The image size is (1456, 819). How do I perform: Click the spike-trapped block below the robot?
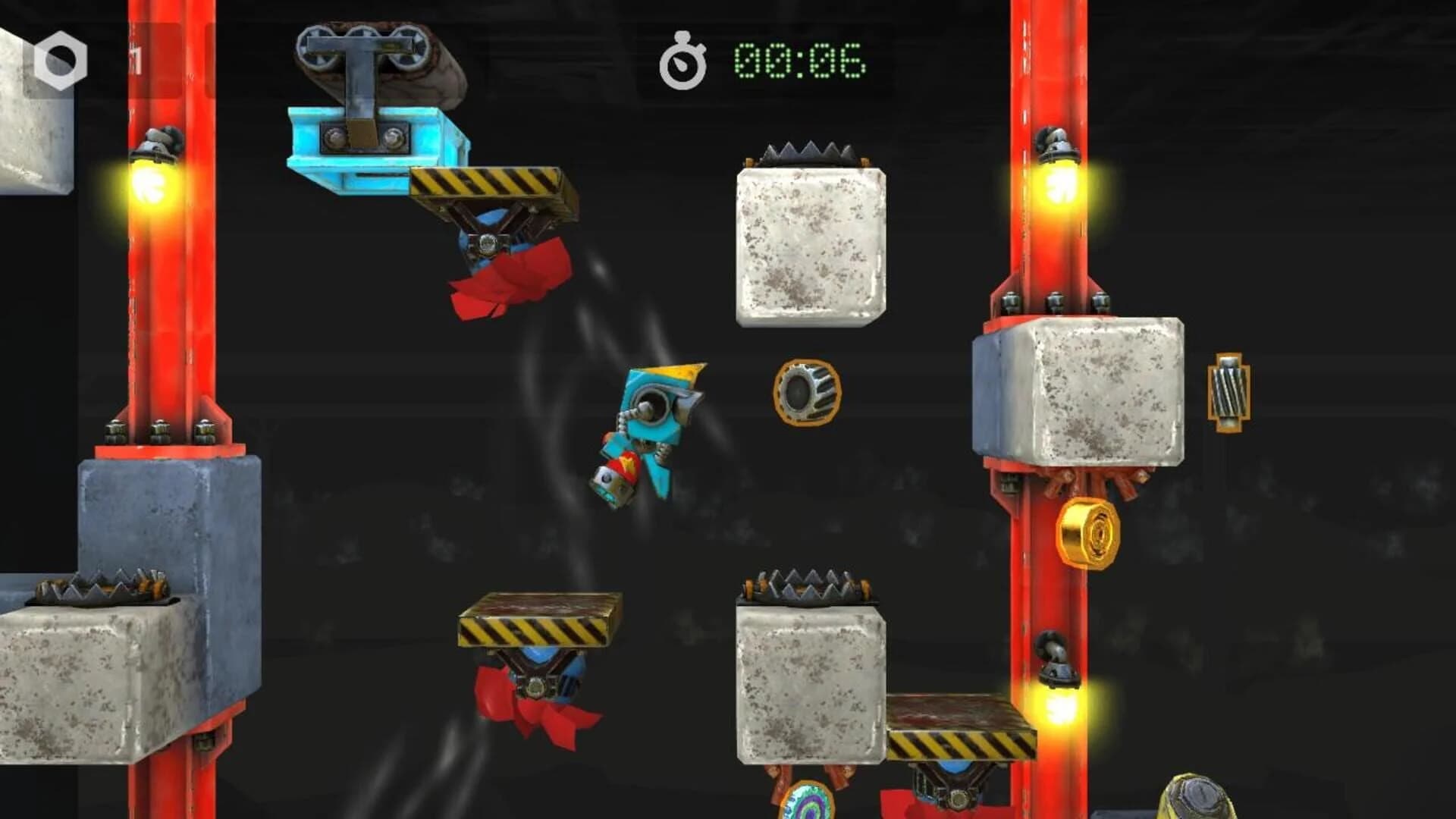[x=808, y=682]
